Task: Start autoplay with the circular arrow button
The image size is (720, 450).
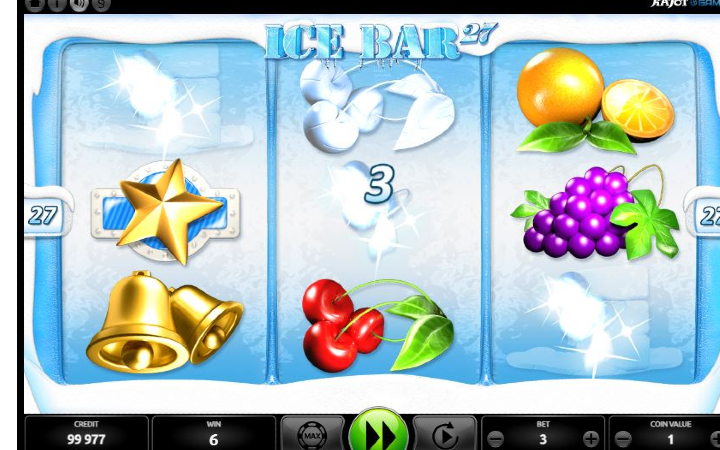Action: (444, 437)
